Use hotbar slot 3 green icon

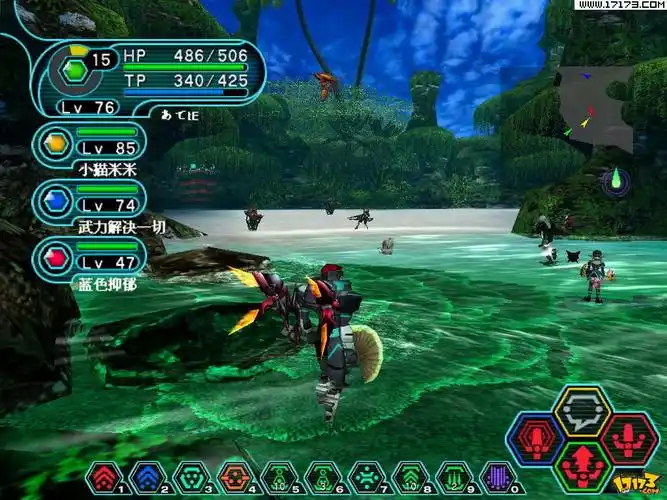point(189,477)
